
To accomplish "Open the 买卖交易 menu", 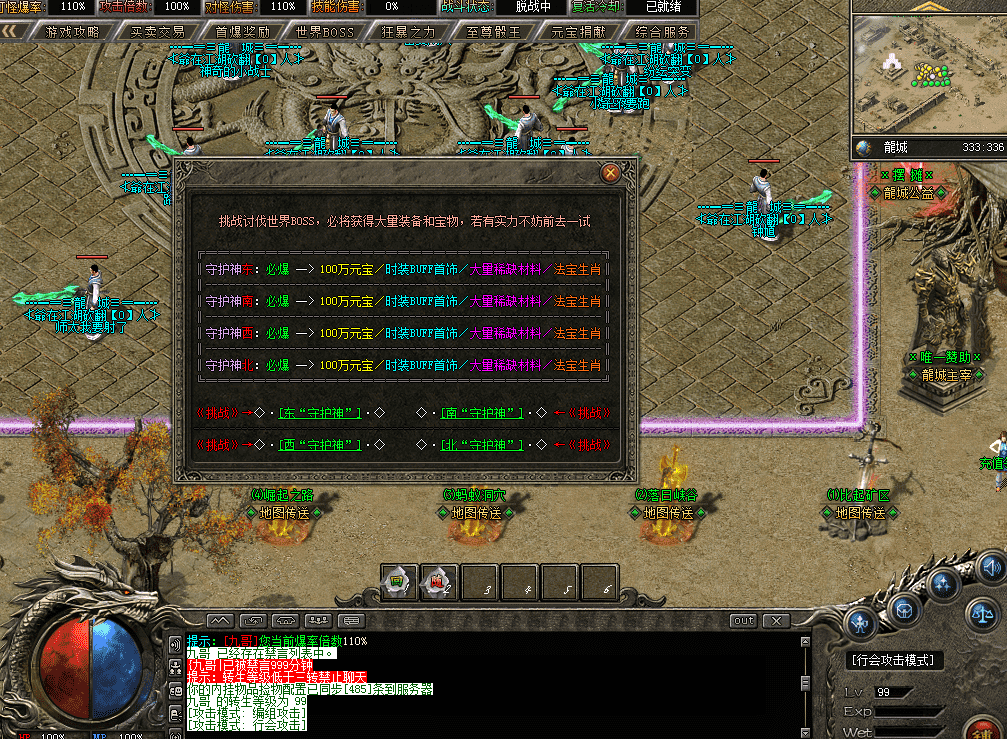I will coord(157,31).
